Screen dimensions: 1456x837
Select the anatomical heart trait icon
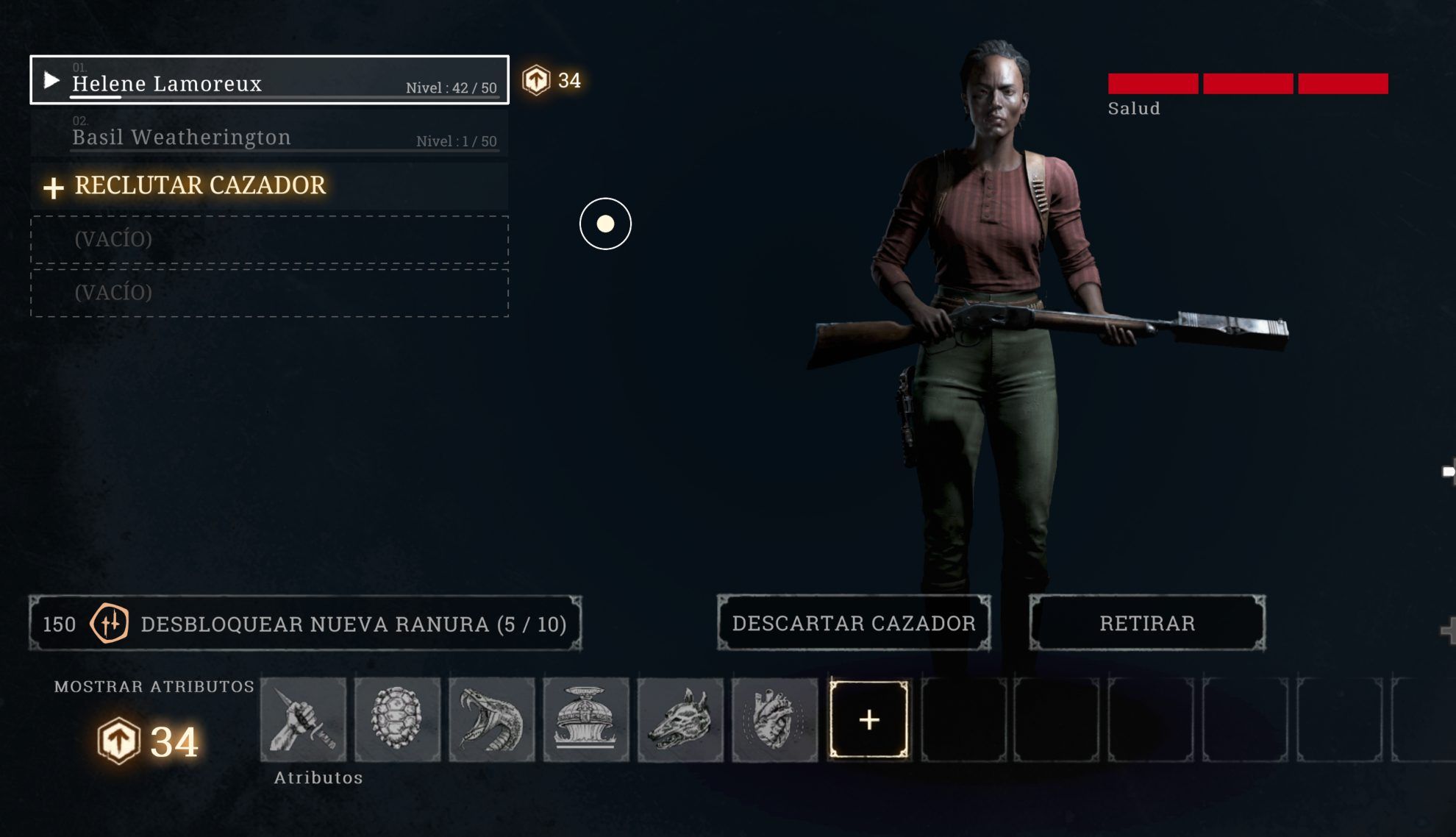click(x=774, y=719)
